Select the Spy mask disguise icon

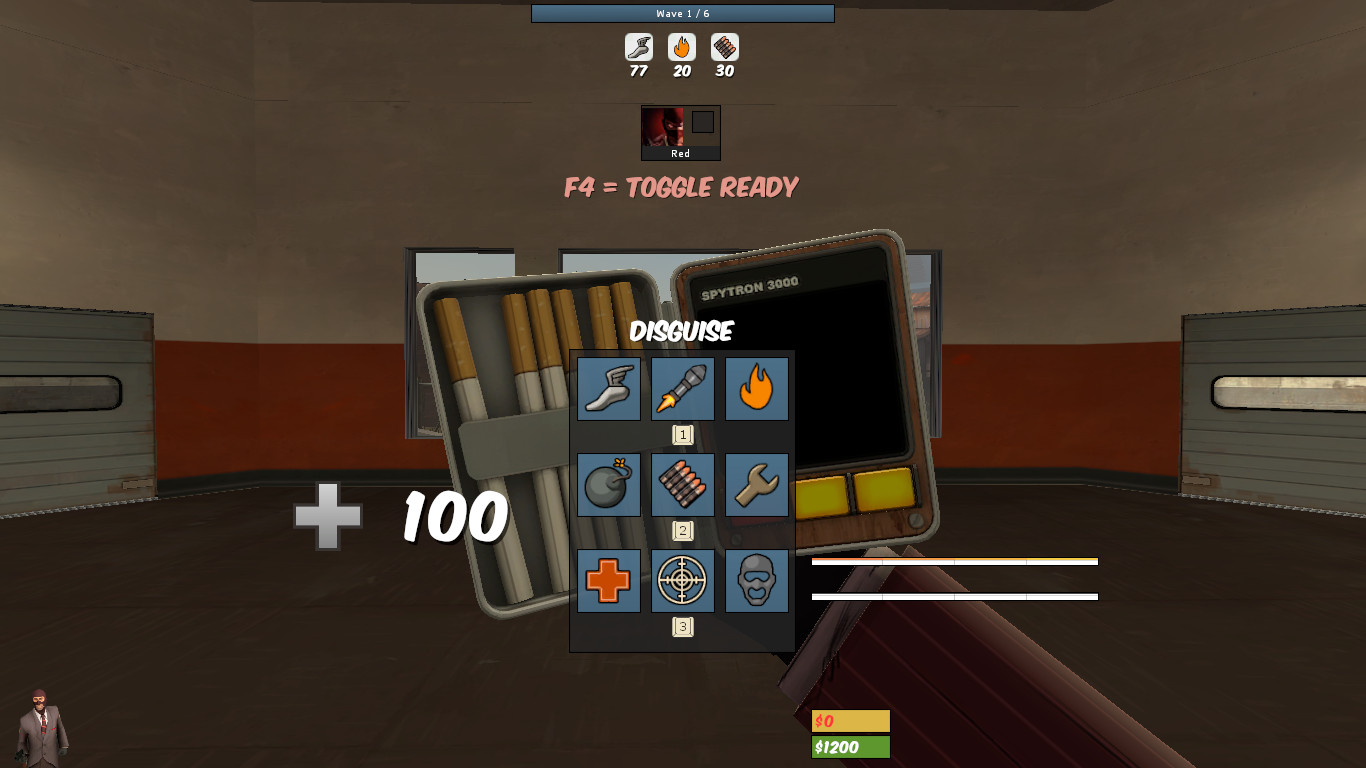(x=756, y=581)
